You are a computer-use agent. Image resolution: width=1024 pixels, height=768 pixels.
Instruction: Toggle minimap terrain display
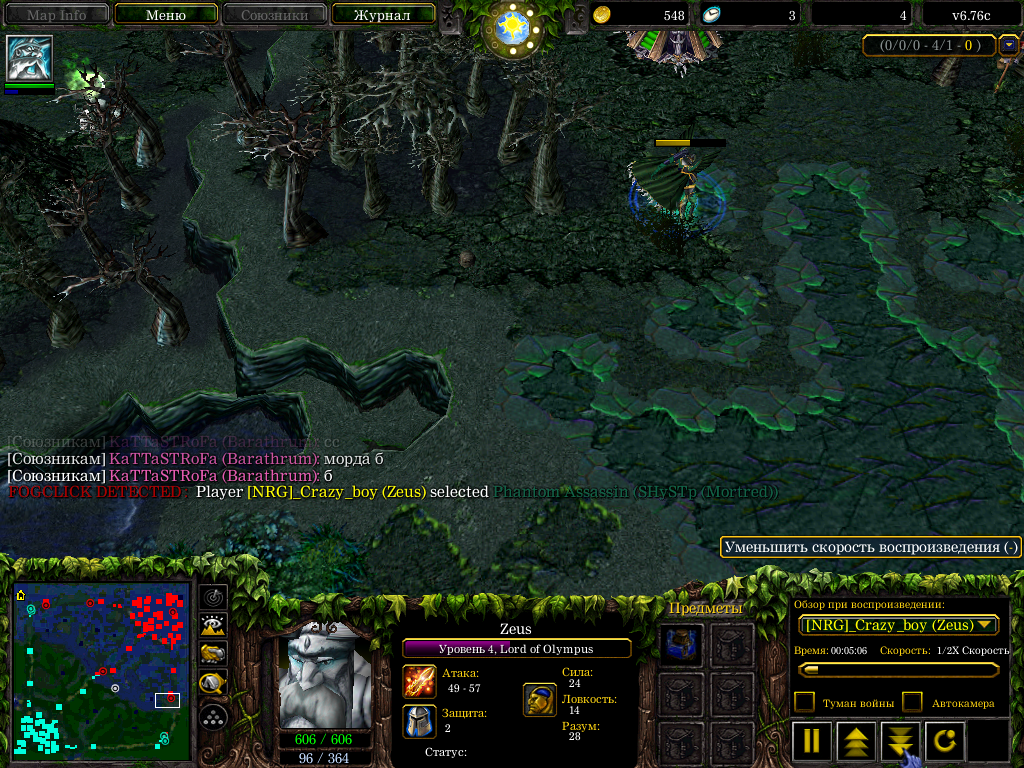[213, 626]
